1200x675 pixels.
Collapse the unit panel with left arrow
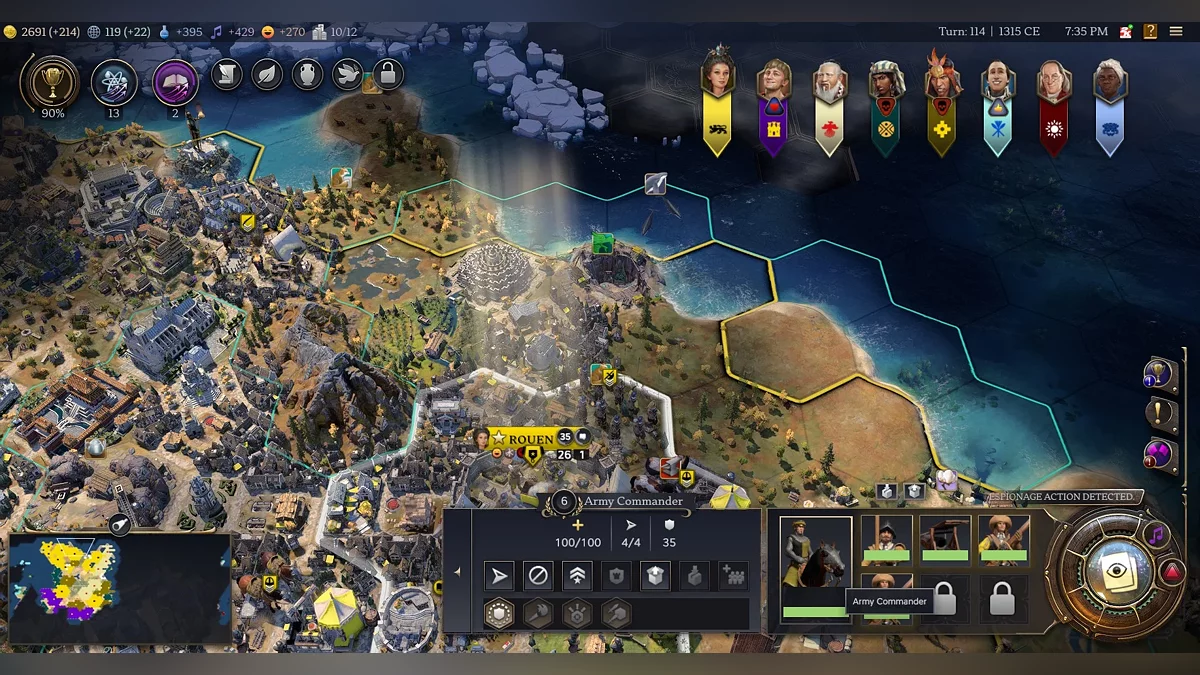pyautogui.click(x=457, y=572)
